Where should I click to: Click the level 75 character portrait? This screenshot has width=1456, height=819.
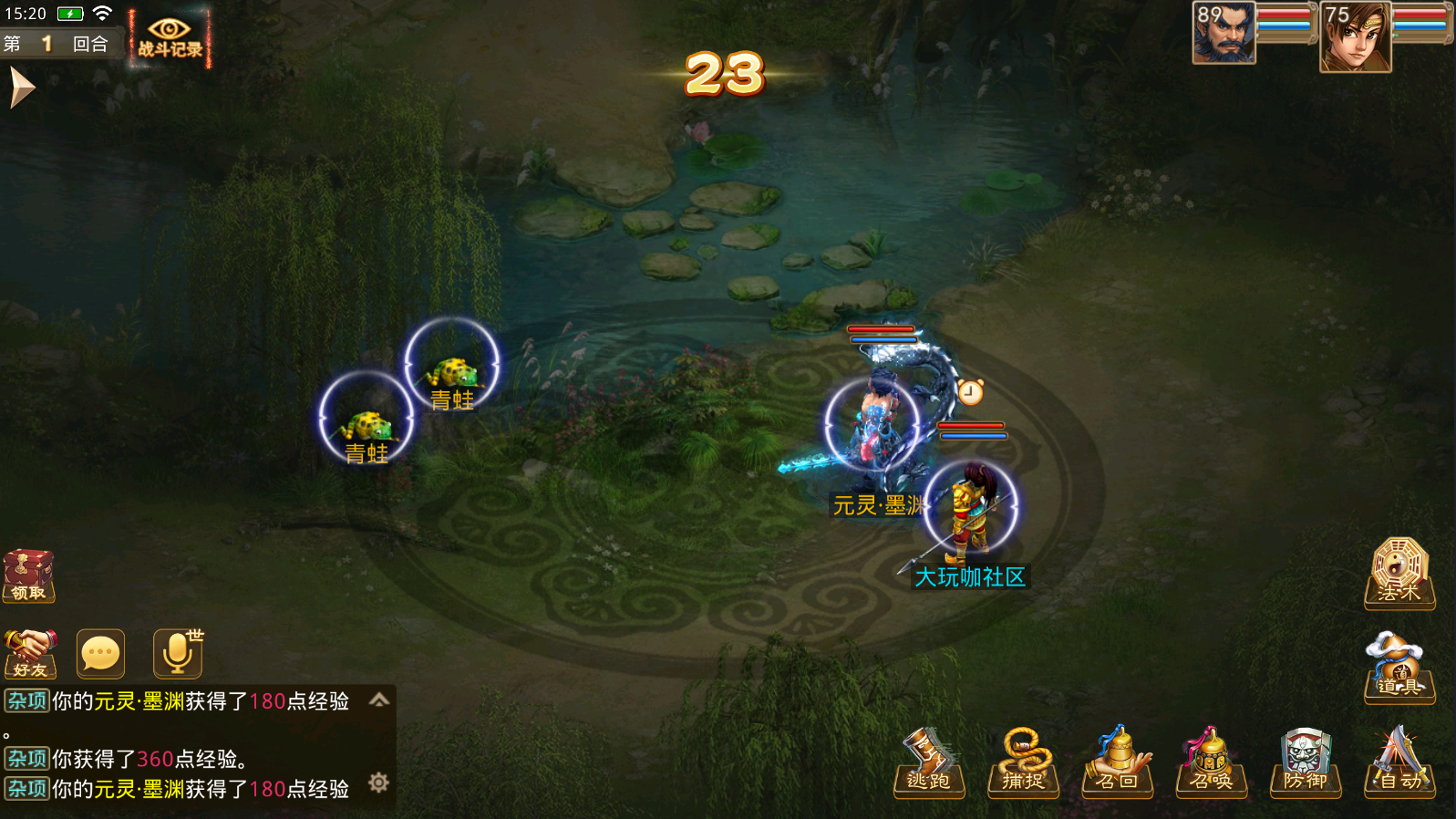click(x=1356, y=36)
